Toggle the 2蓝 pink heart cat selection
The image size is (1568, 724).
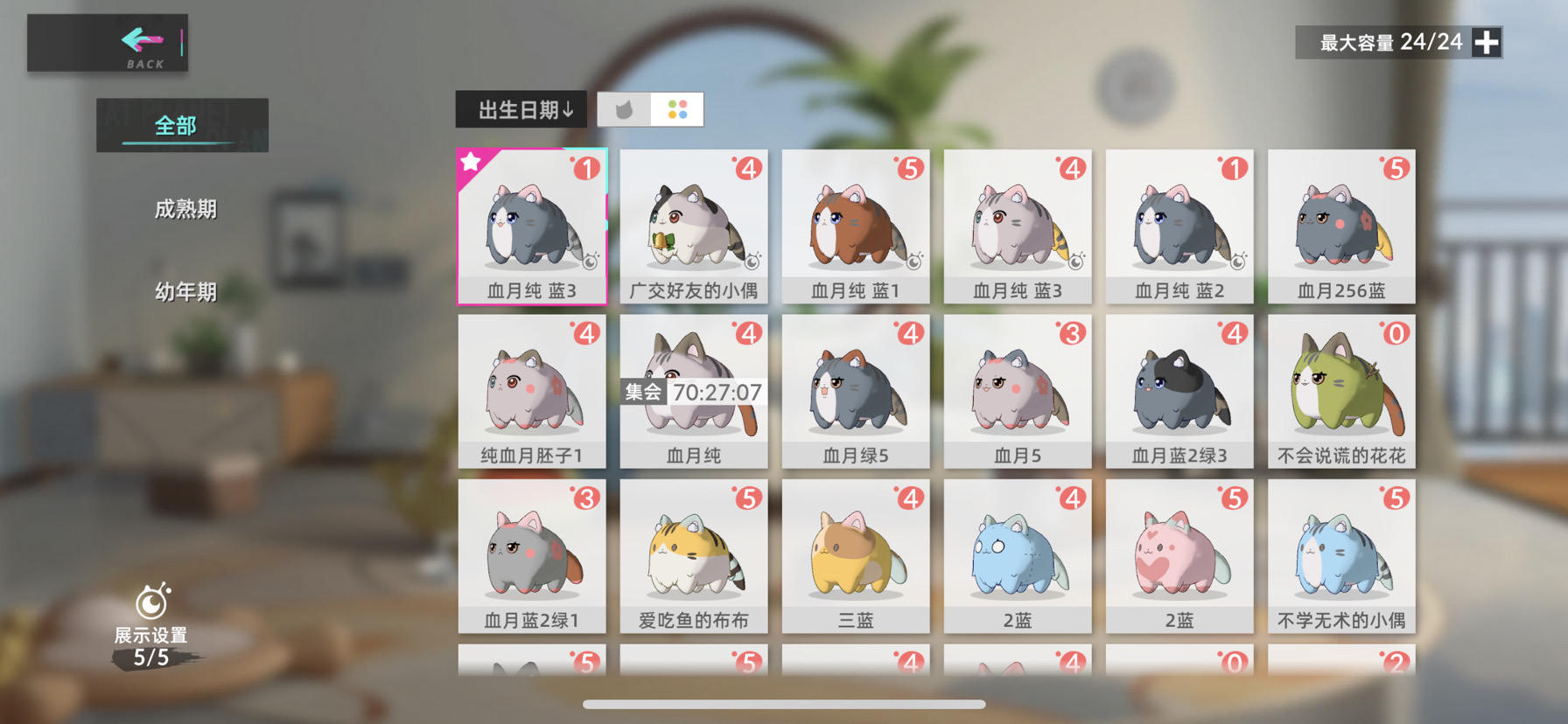1179,560
